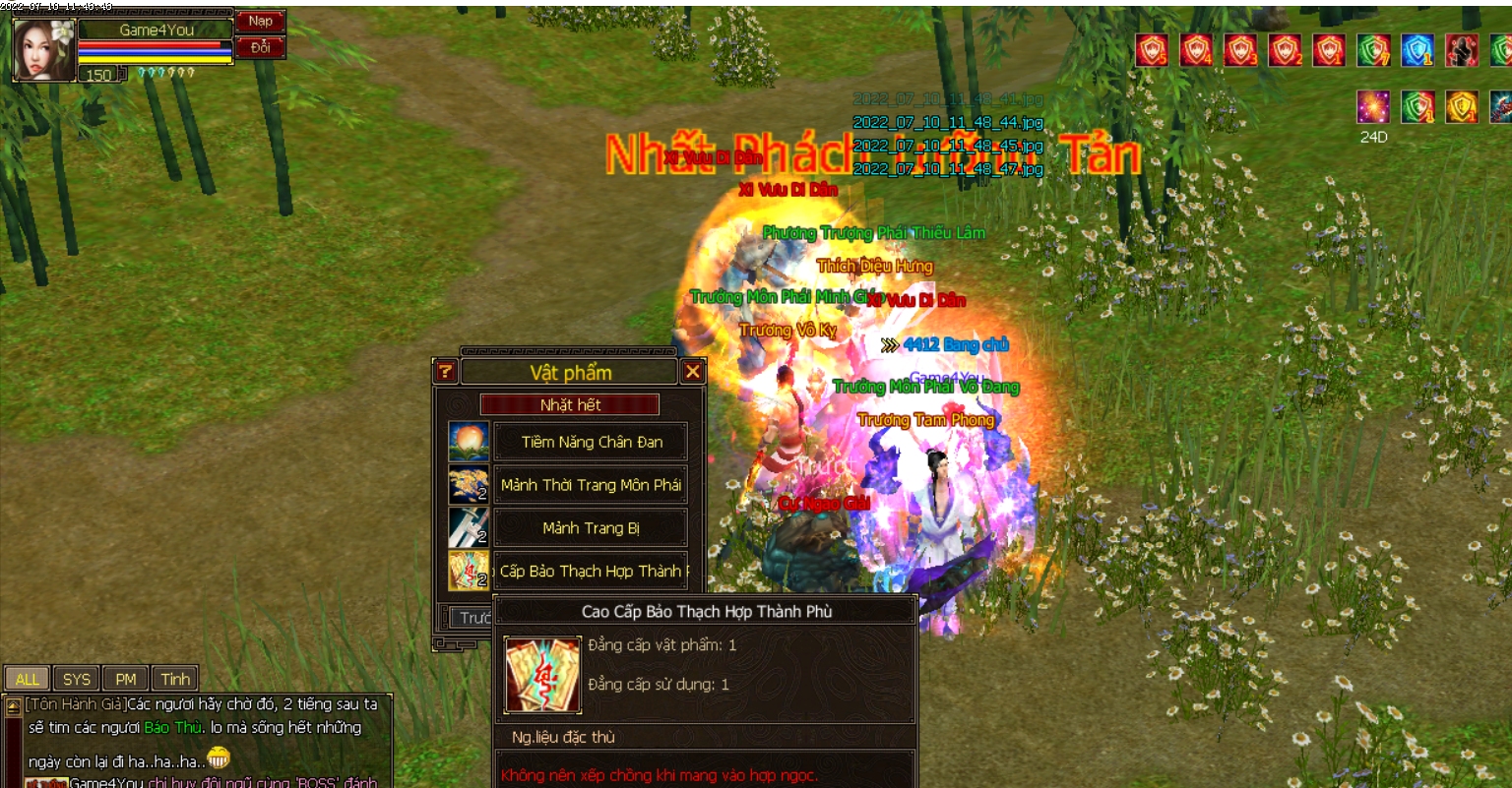The image size is (1512, 788).
Task: Select the blue shield buff icon
Action: pyautogui.click(x=1417, y=50)
